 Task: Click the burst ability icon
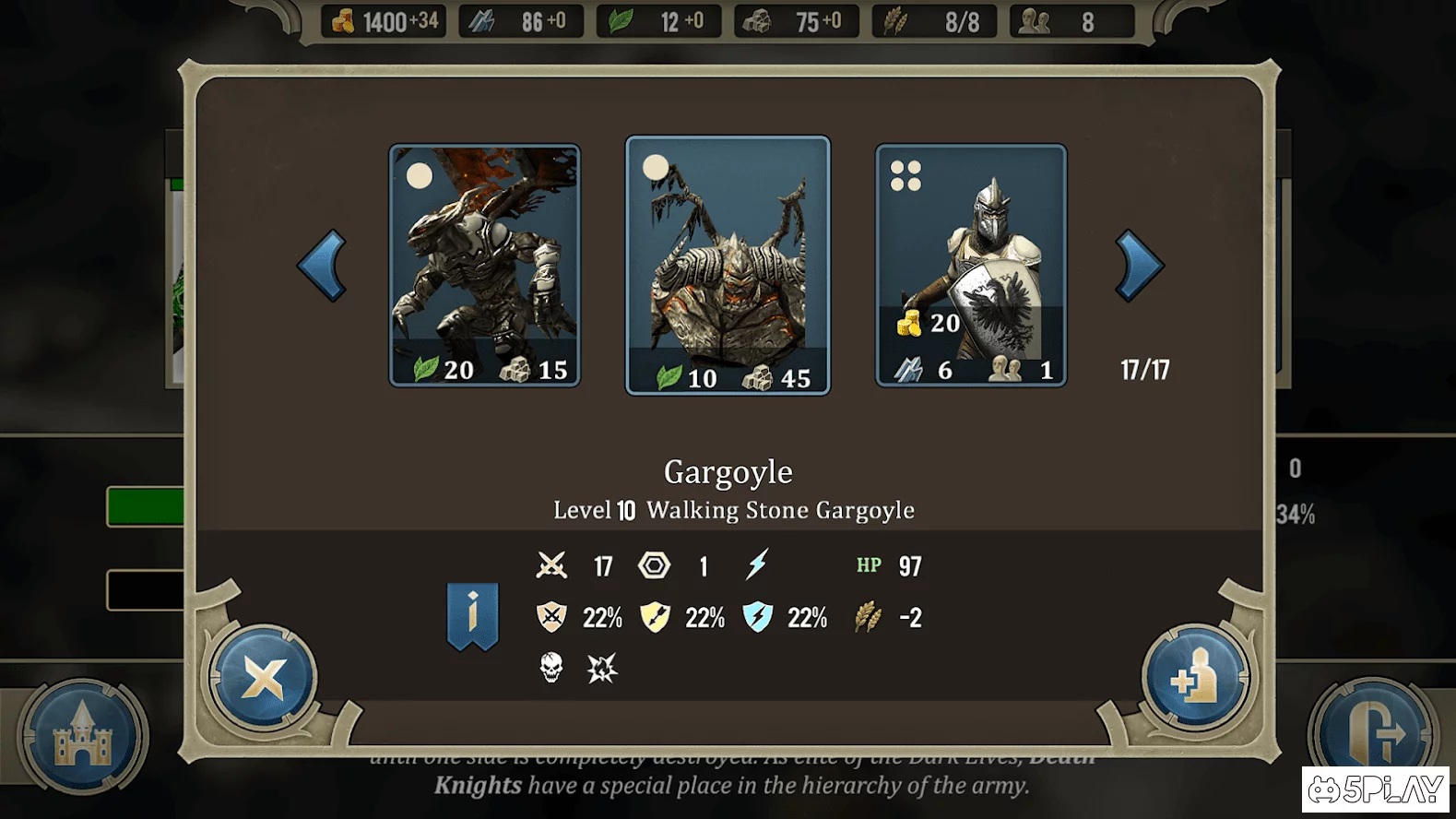[602, 668]
